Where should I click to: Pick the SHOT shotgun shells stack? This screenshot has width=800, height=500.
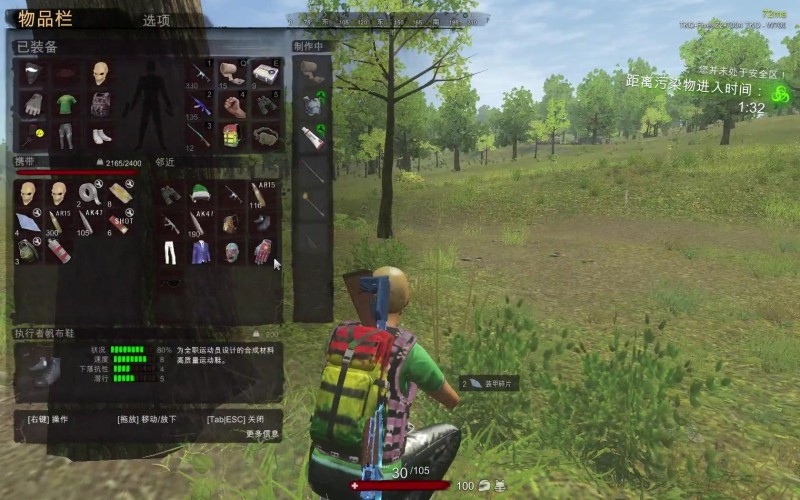click(x=120, y=222)
